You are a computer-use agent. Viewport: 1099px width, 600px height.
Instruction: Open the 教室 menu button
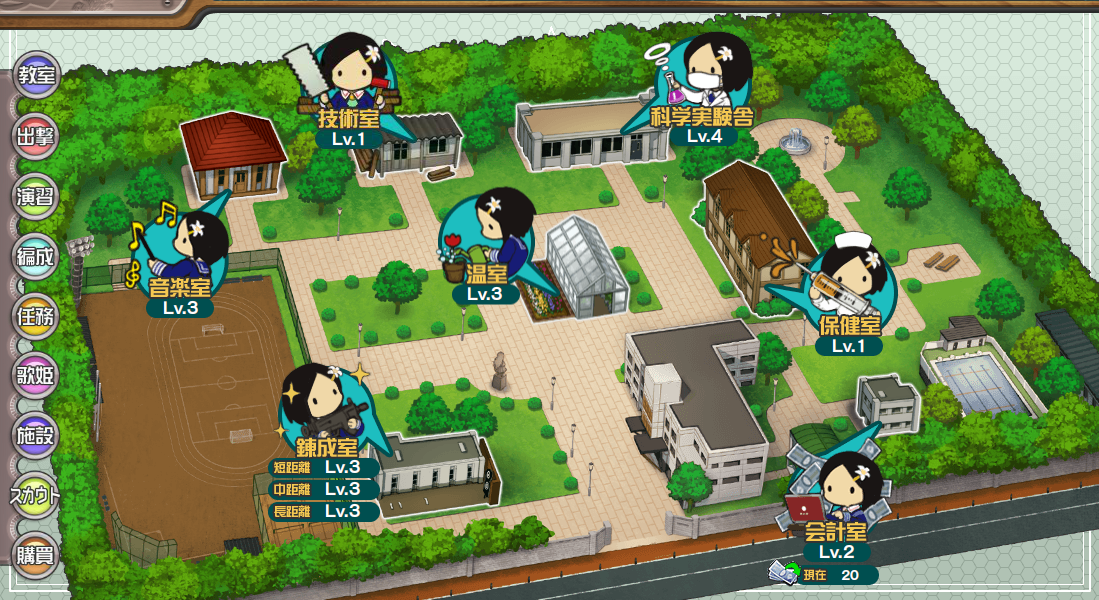point(37,76)
